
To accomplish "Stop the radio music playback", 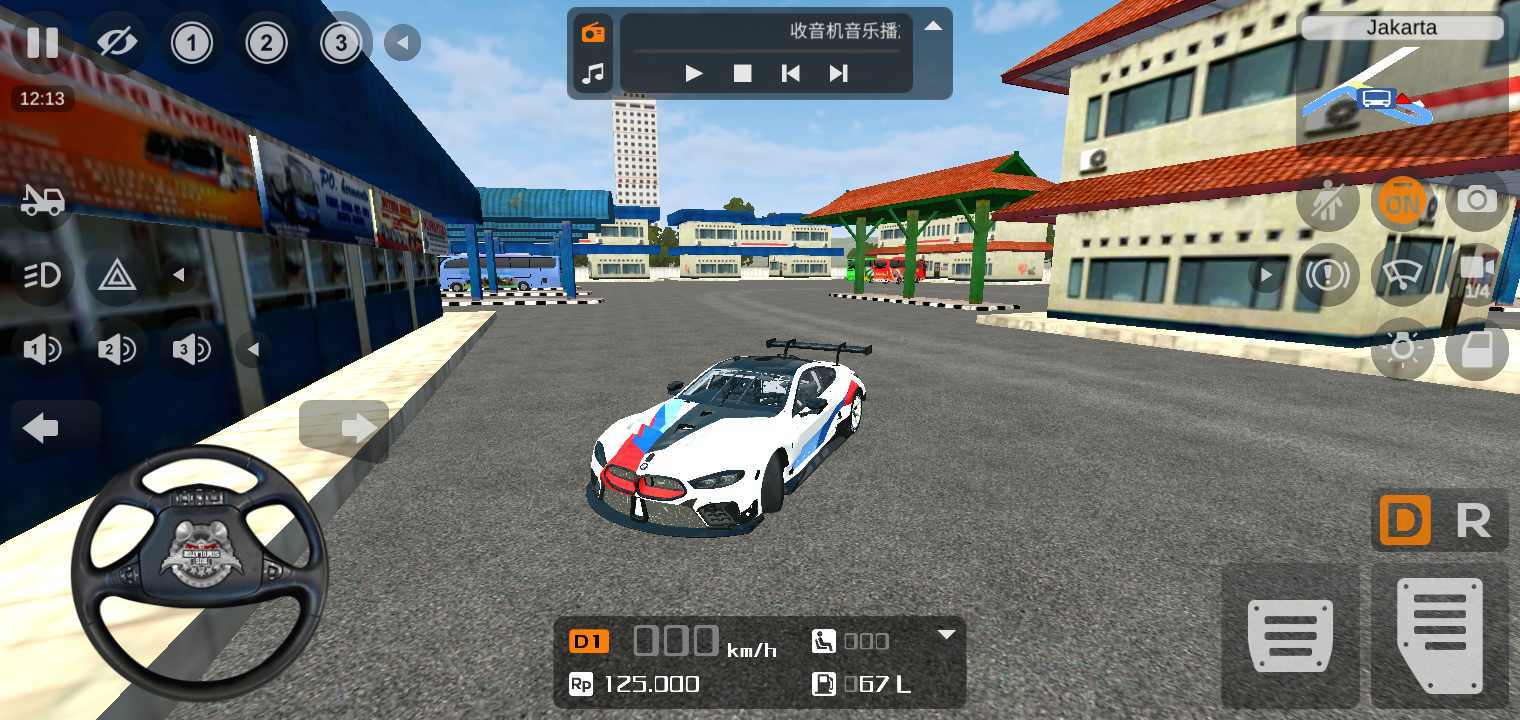I will coord(742,73).
